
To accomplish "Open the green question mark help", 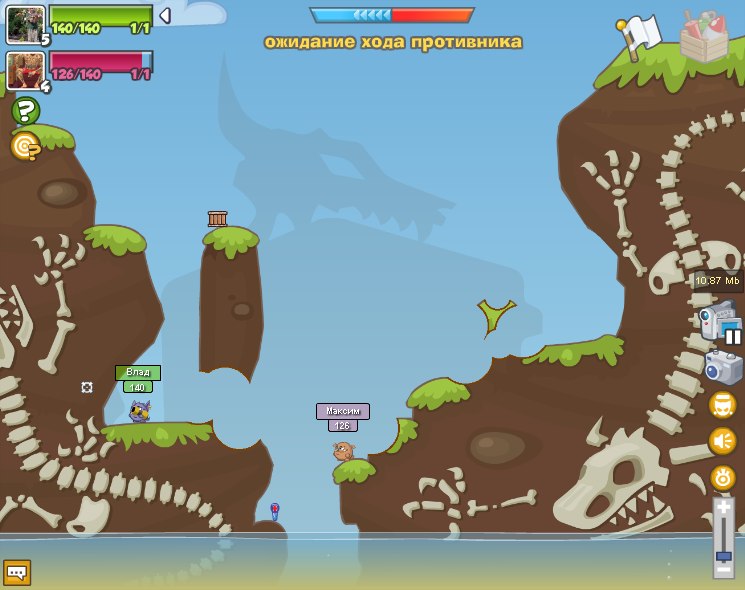I will [x=25, y=111].
